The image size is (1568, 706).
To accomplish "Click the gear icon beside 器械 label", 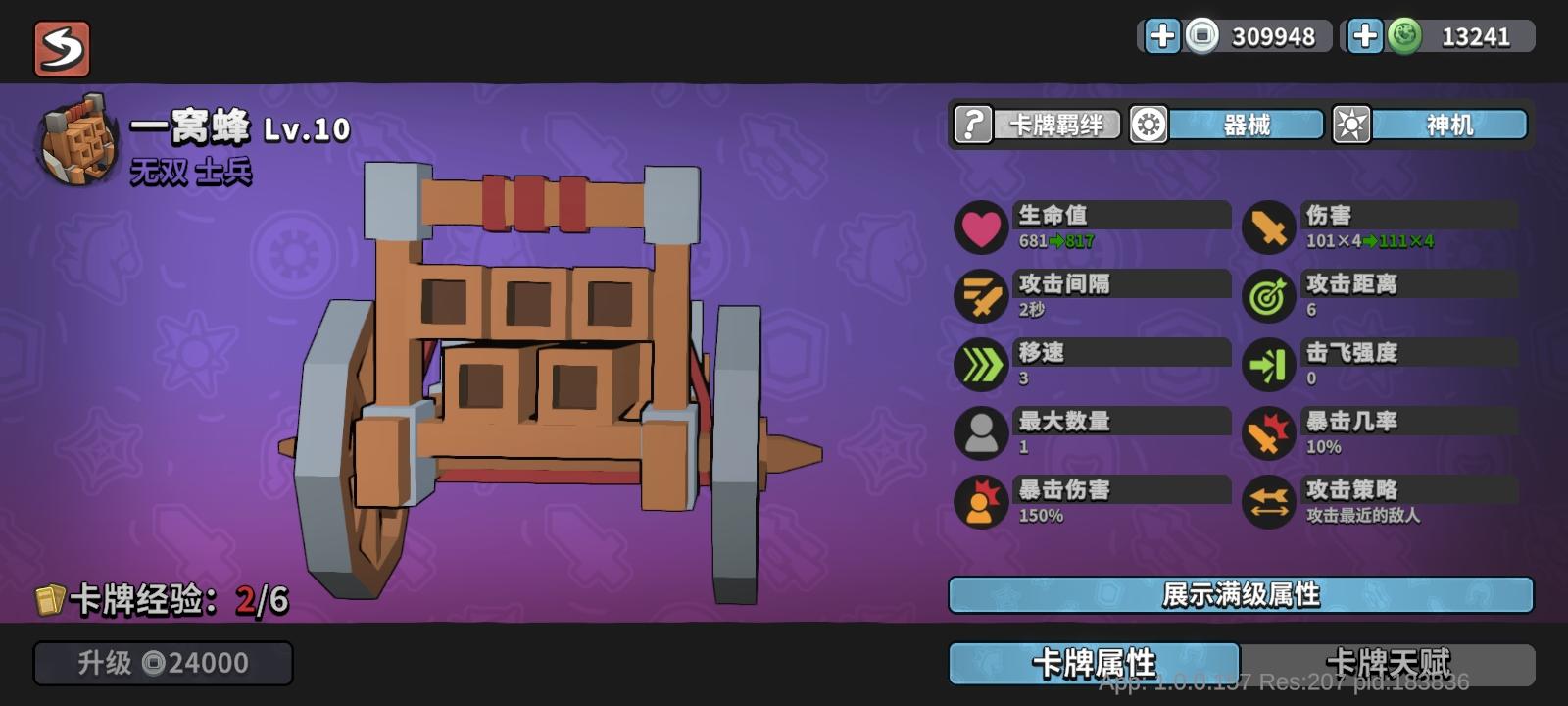I will point(1146,125).
